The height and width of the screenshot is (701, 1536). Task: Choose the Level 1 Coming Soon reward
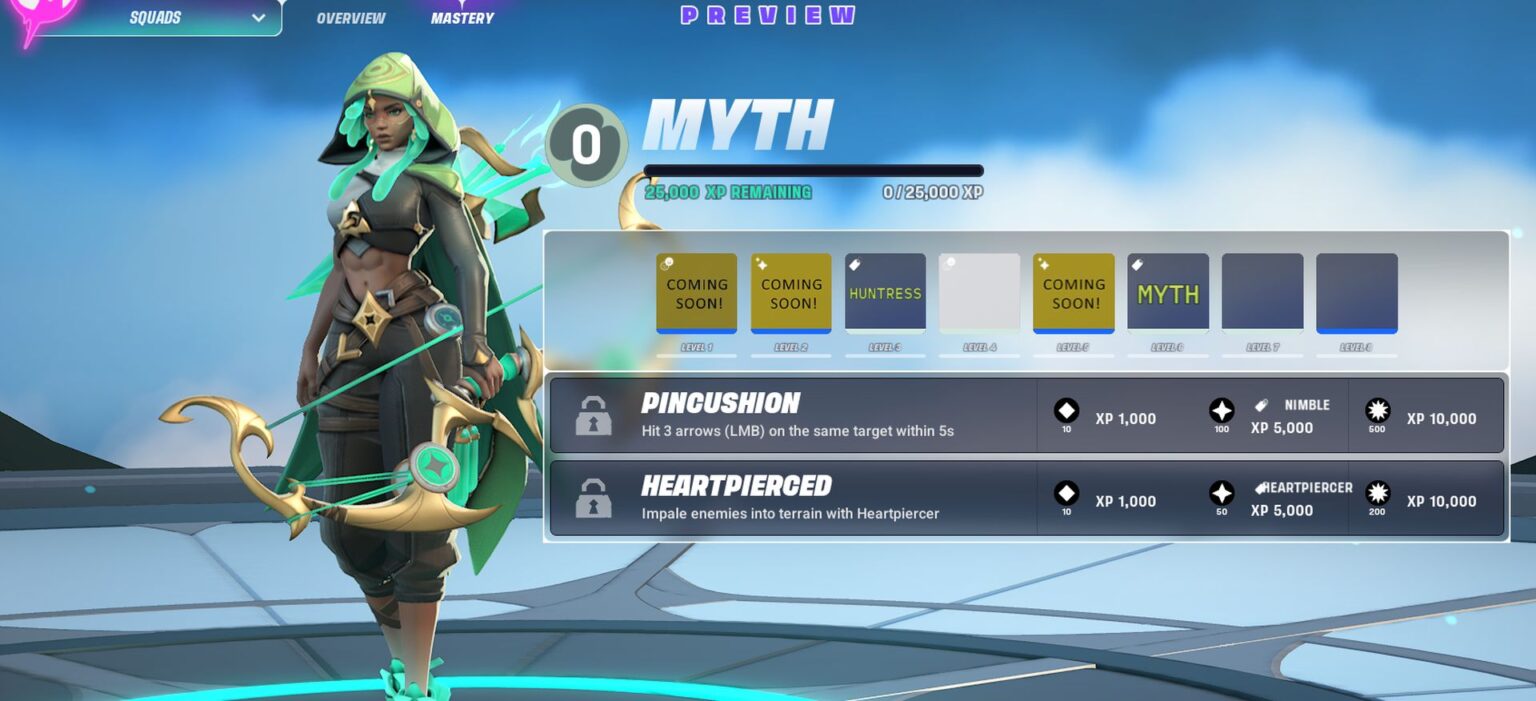pos(697,293)
